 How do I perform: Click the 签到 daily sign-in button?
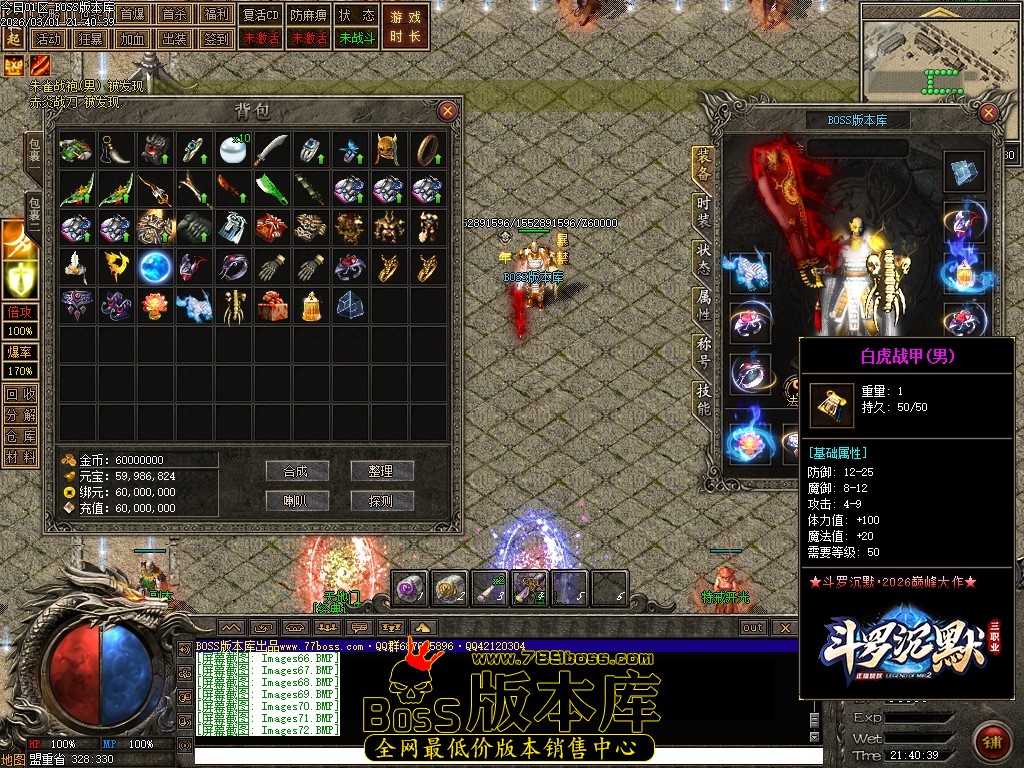coord(215,38)
